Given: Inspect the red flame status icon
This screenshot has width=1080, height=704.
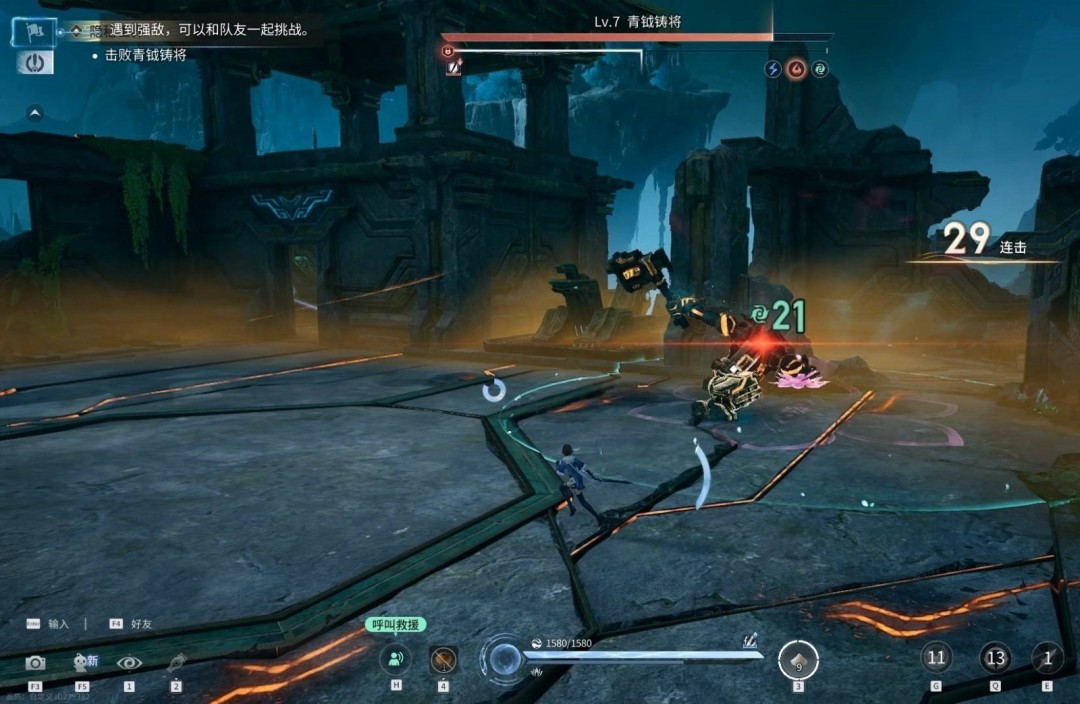Looking at the screenshot, I should pos(796,69).
